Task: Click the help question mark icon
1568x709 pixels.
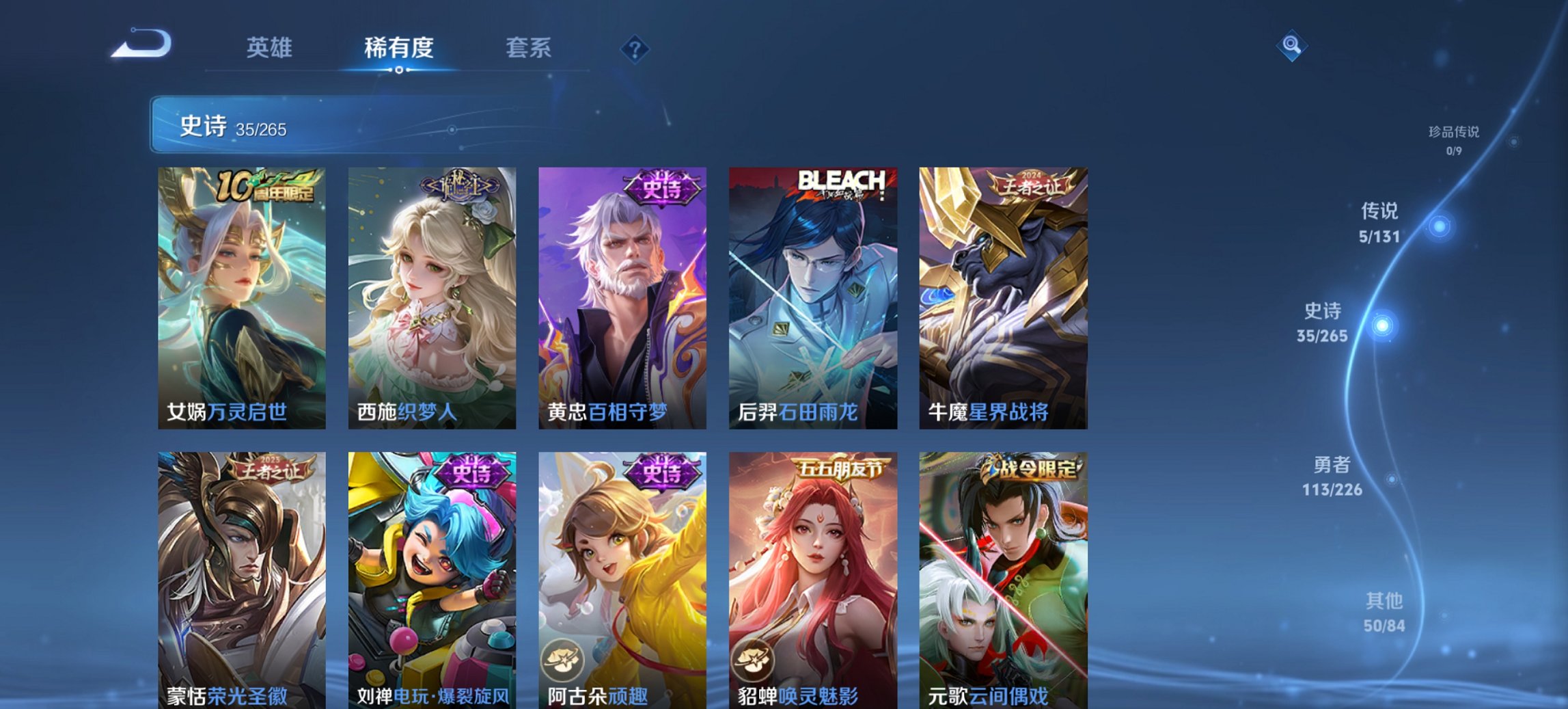Action: click(x=635, y=49)
